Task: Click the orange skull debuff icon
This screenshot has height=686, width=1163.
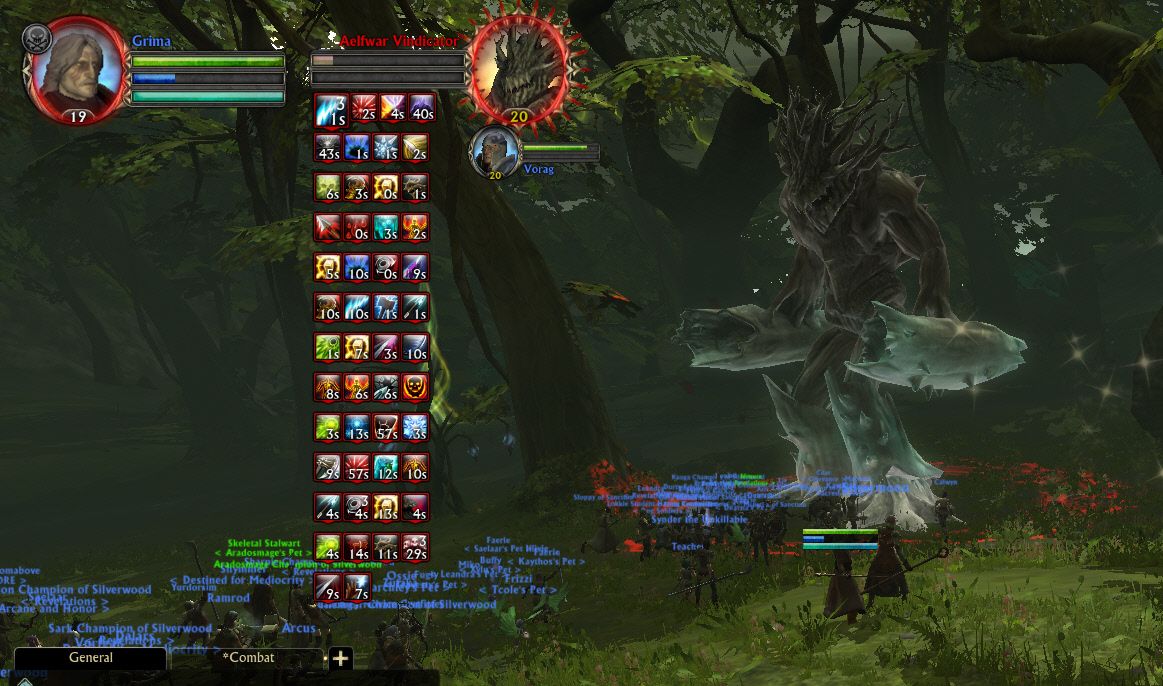Action: click(417, 387)
